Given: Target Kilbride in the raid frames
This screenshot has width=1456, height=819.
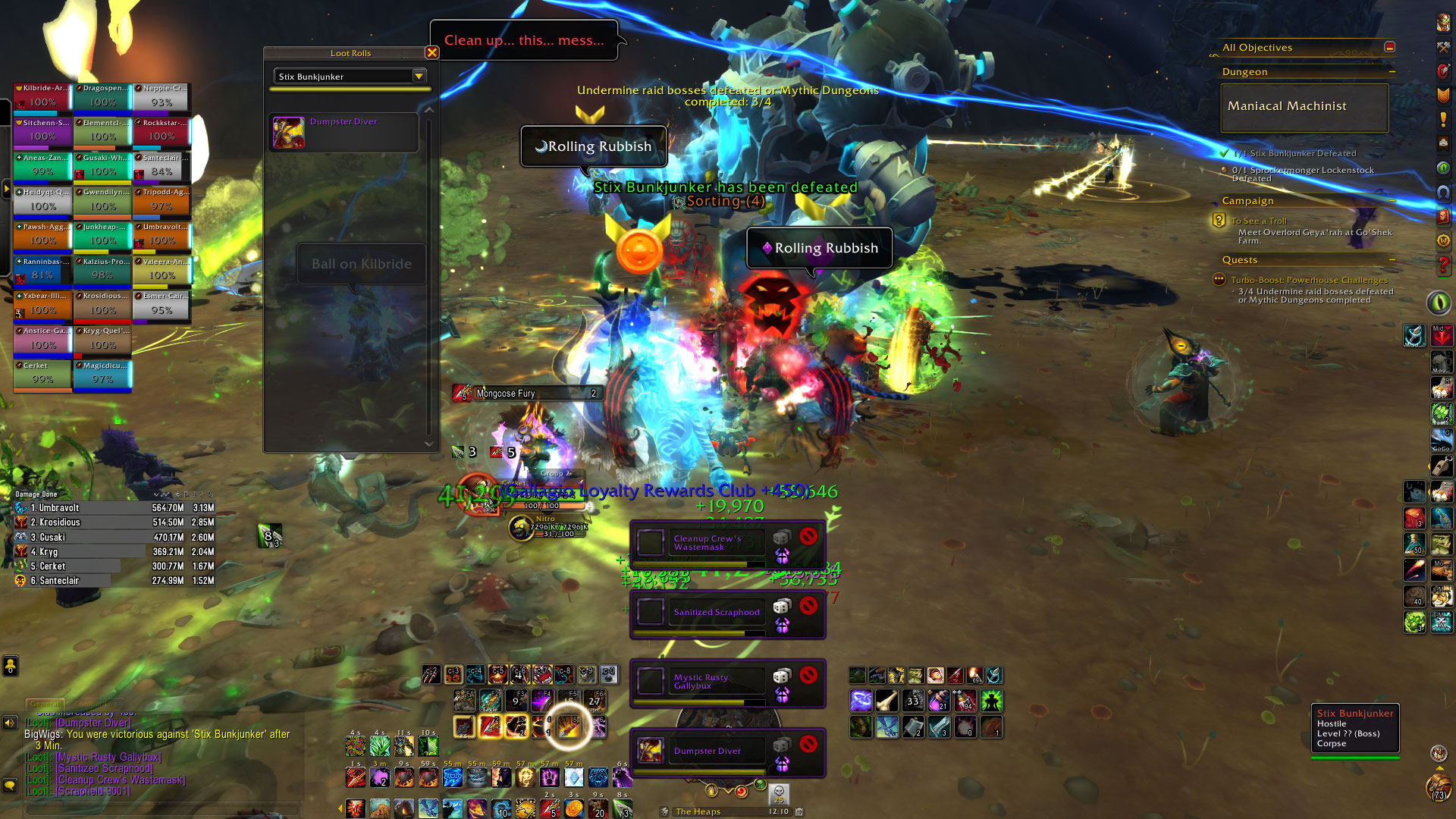Looking at the screenshot, I should click(42, 96).
